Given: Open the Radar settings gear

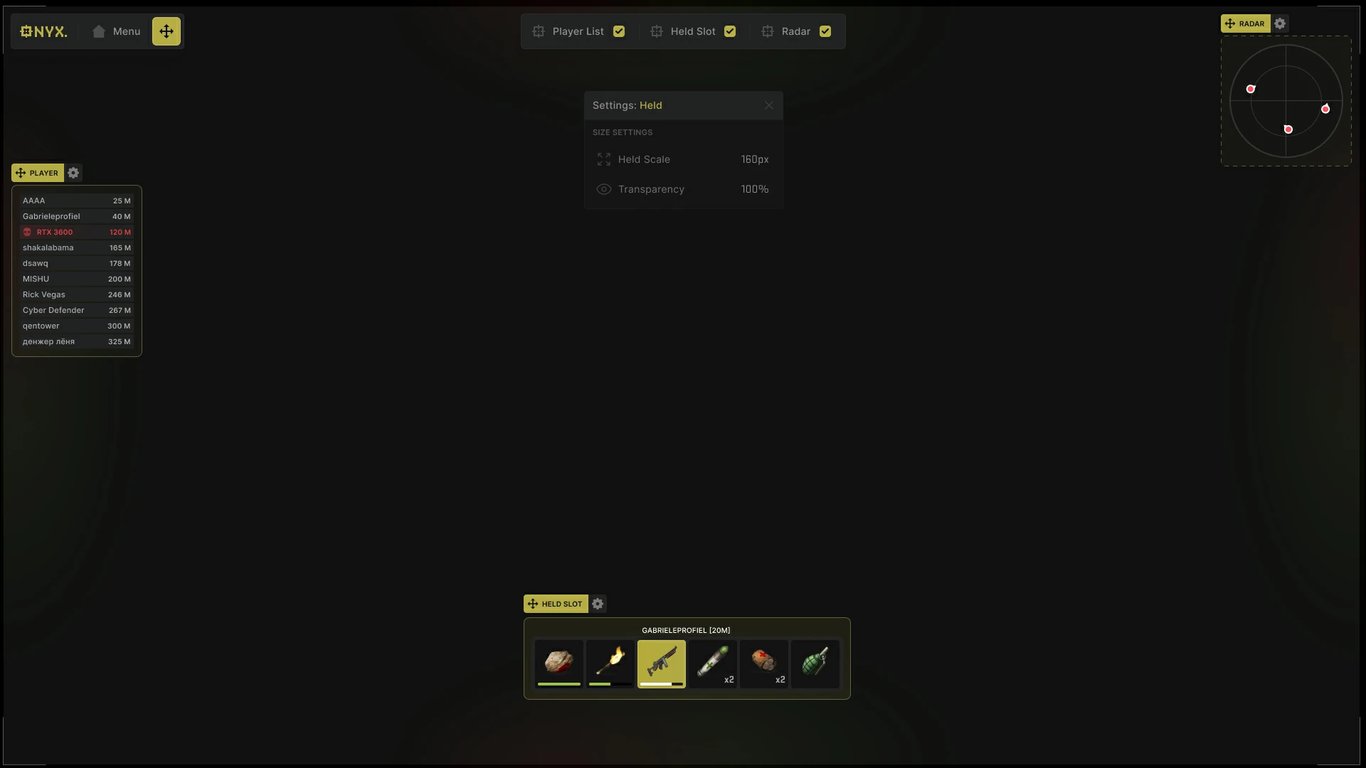Looking at the screenshot, I should (1279, 22).
